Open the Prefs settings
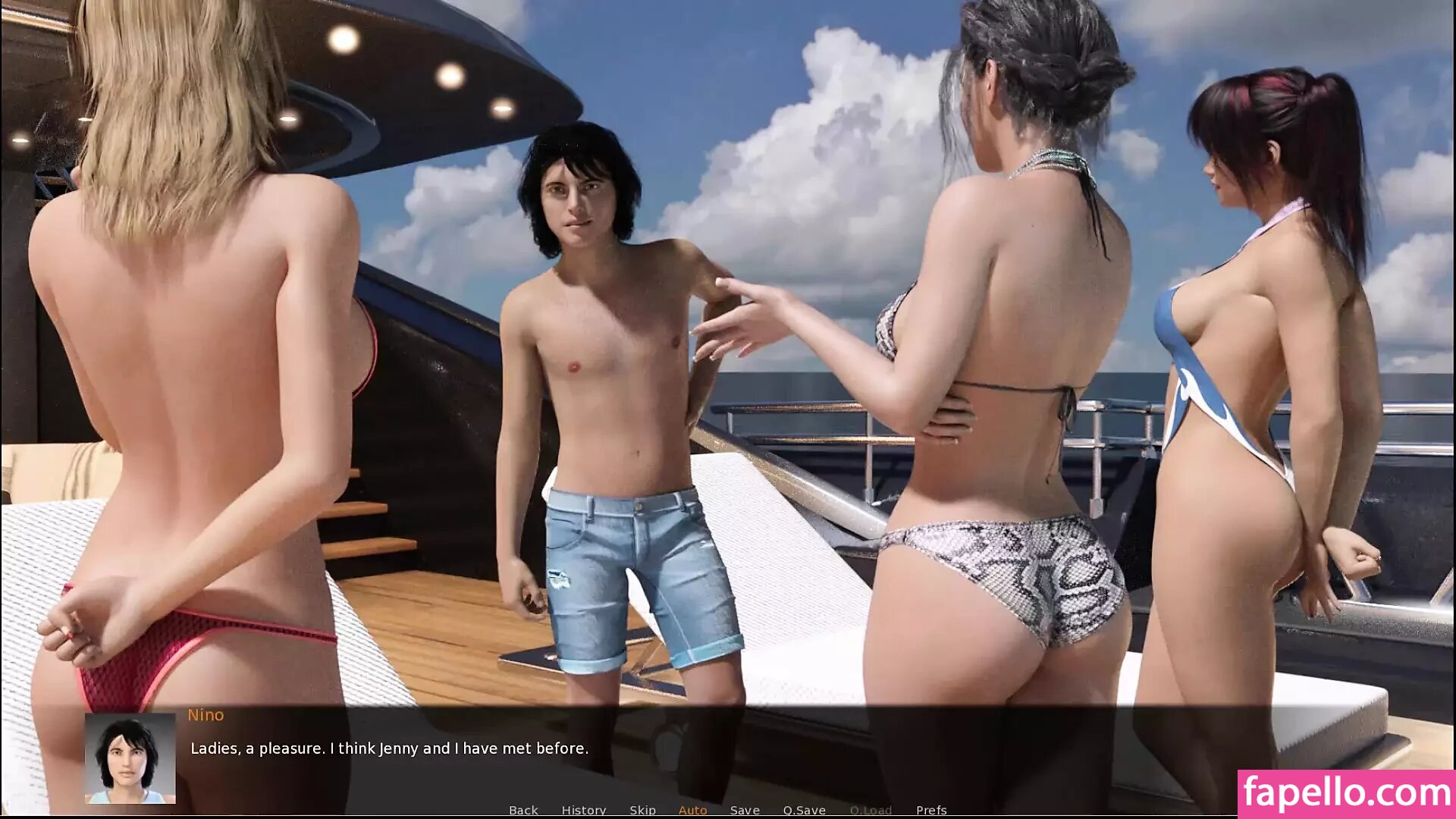 (x=931, y=810)
